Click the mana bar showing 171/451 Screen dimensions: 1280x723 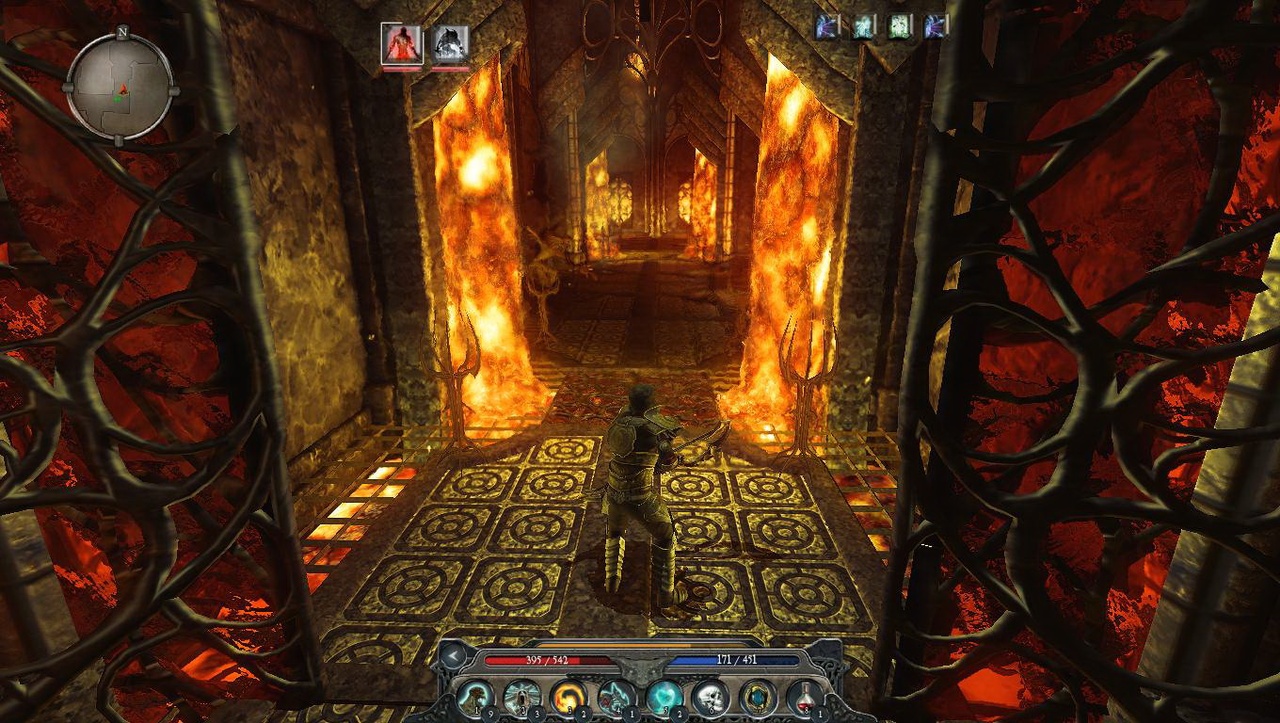[740, 661]
